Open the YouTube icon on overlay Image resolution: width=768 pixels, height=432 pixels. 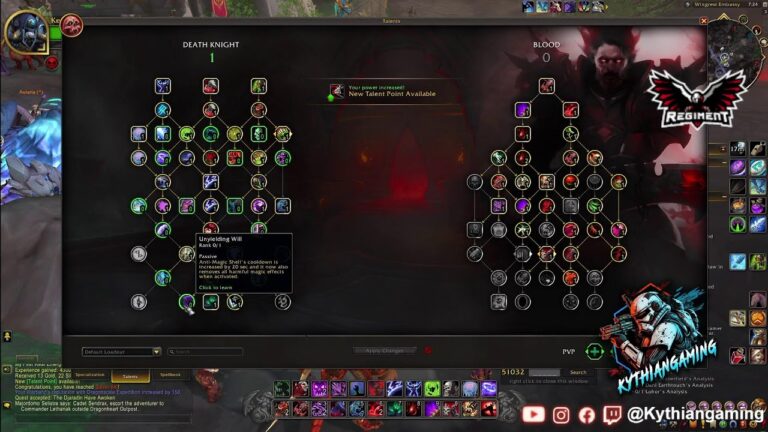pos(533,413)
